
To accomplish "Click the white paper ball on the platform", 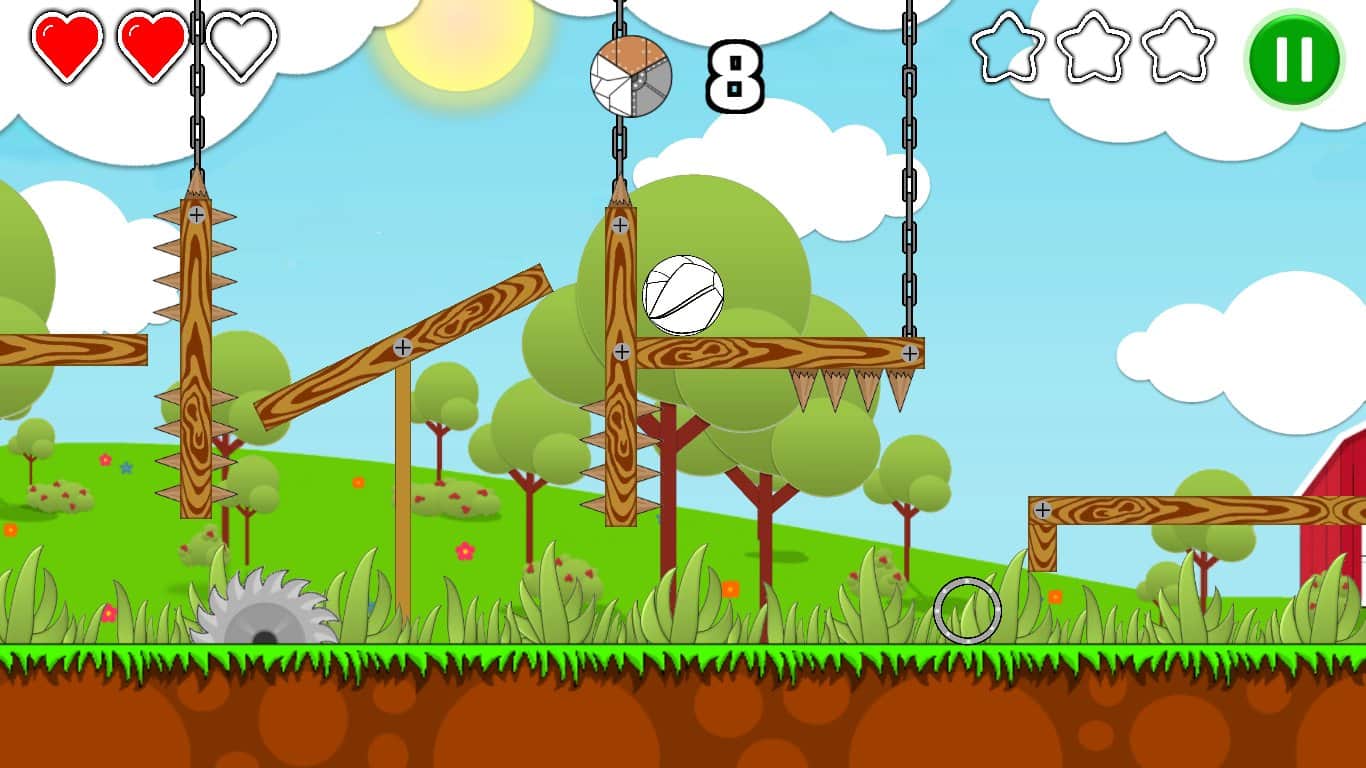I will 685,295.
